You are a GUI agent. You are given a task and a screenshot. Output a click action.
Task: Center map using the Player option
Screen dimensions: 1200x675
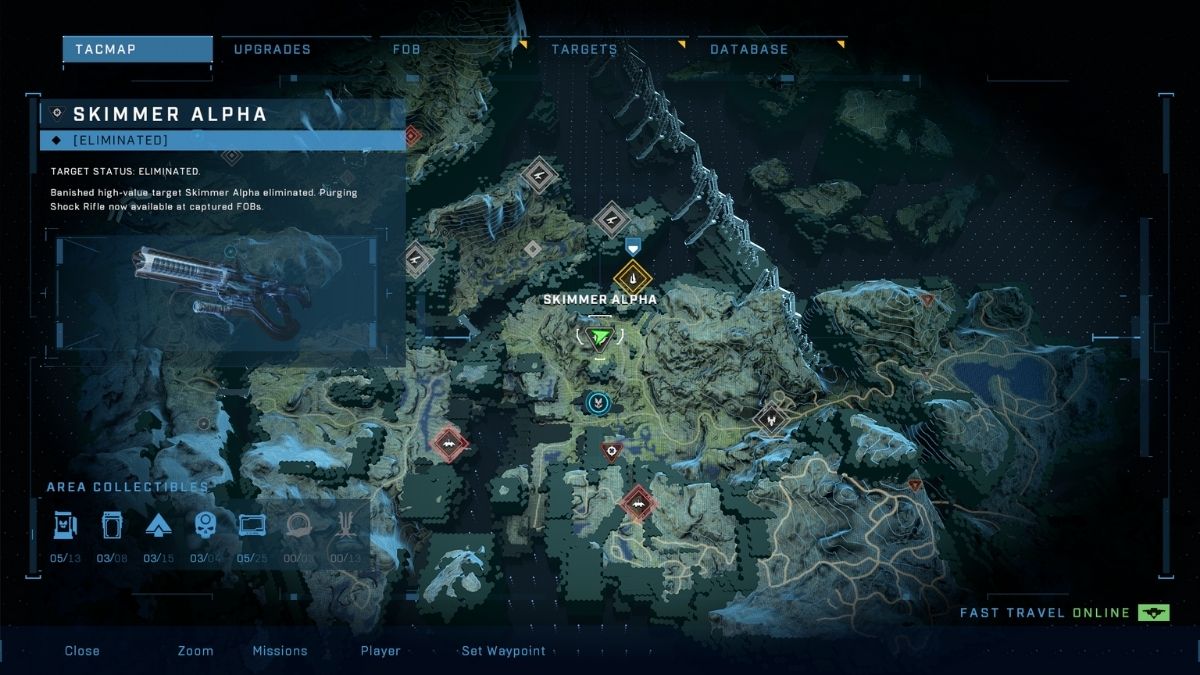tap(381, 651)
